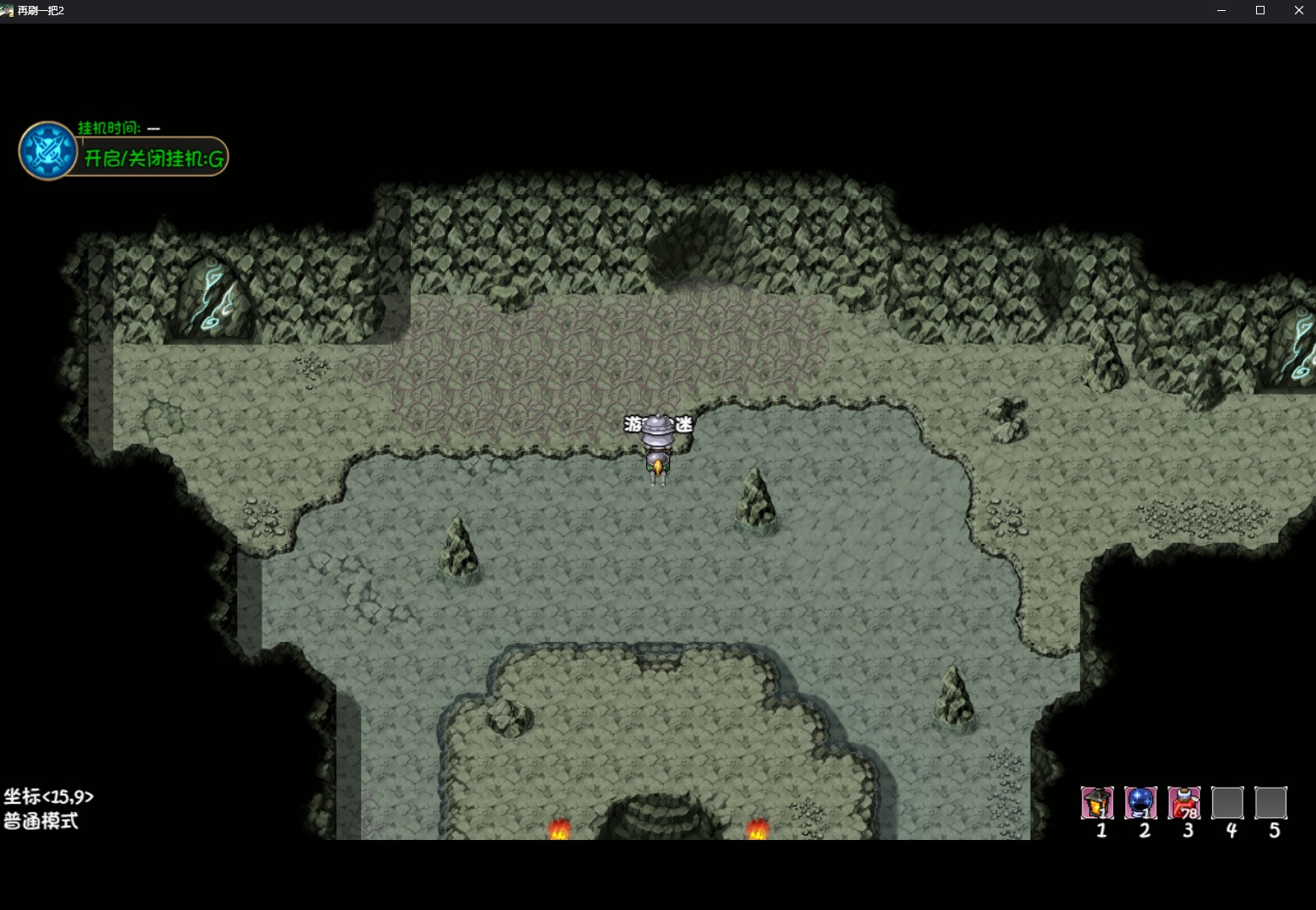Toggle auto-battle with the crossed swords icon
This screenshot has height=910, width=1316.
tap(48, 151)
